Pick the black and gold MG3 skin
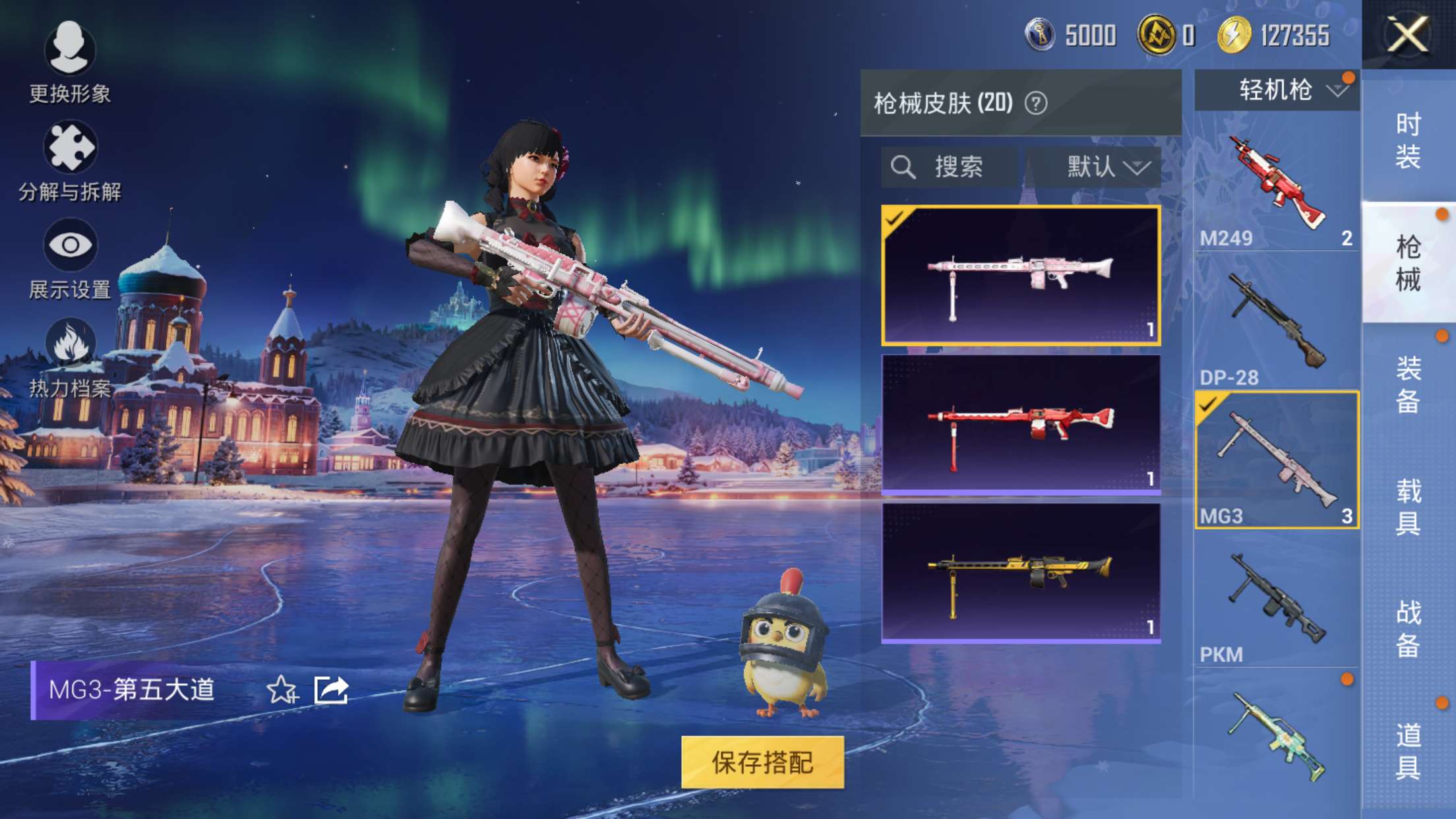The image size is (1456, 819). click(1021, 572)
